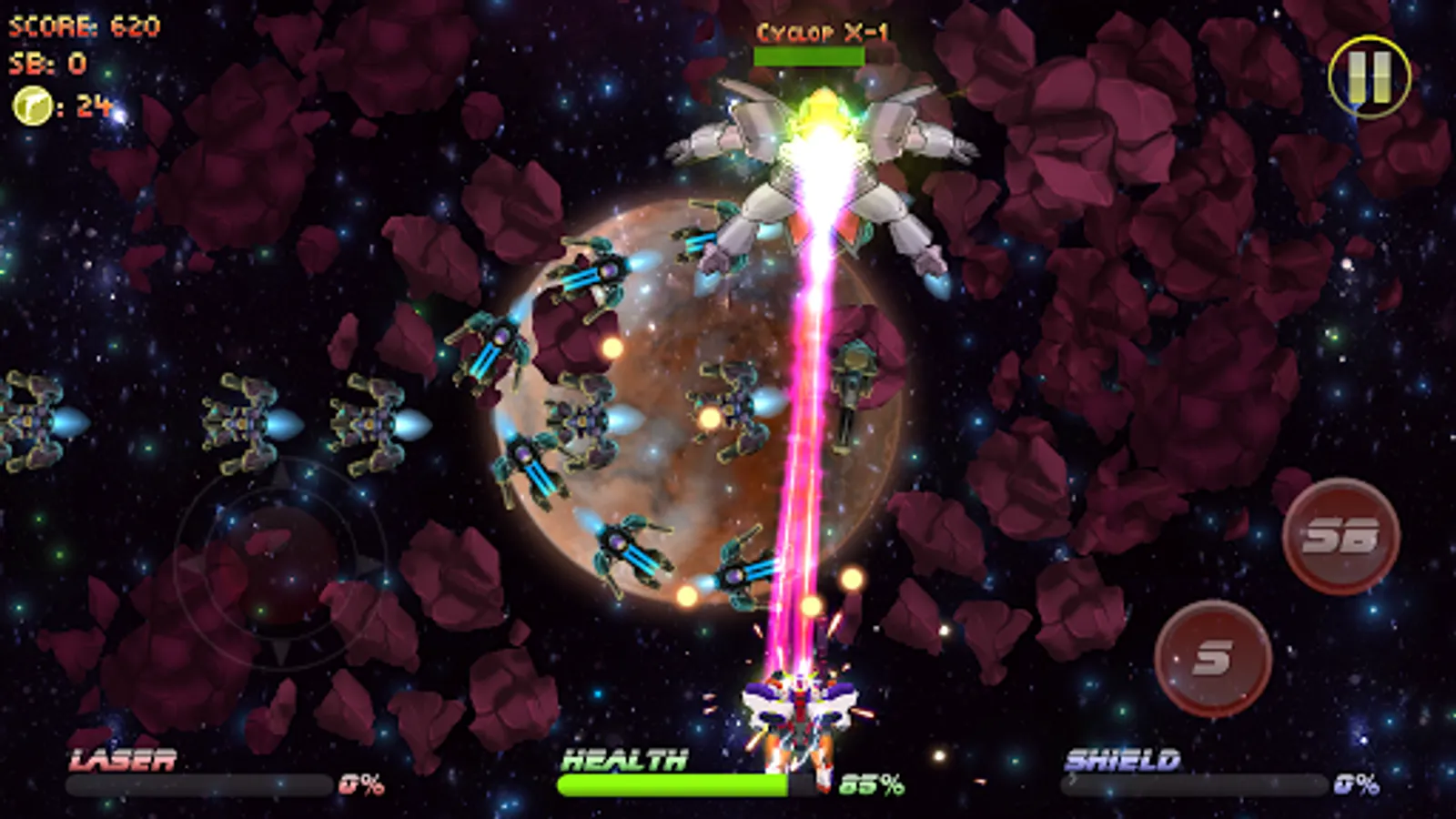Pause the game with the pause button

pyautogui.click(x=1369, y=76)
